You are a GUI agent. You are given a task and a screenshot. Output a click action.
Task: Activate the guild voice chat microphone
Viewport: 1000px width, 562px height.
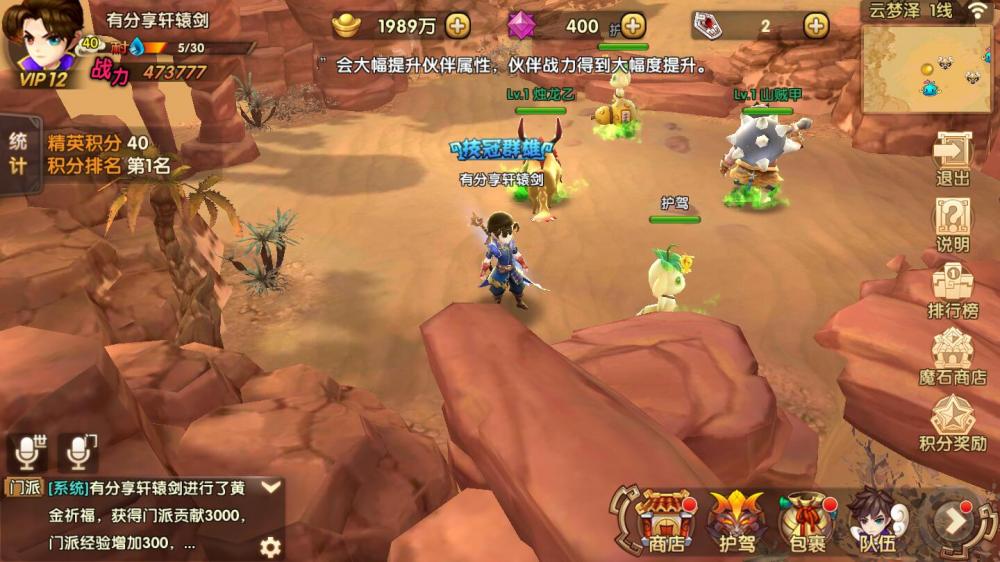point(78,453)
